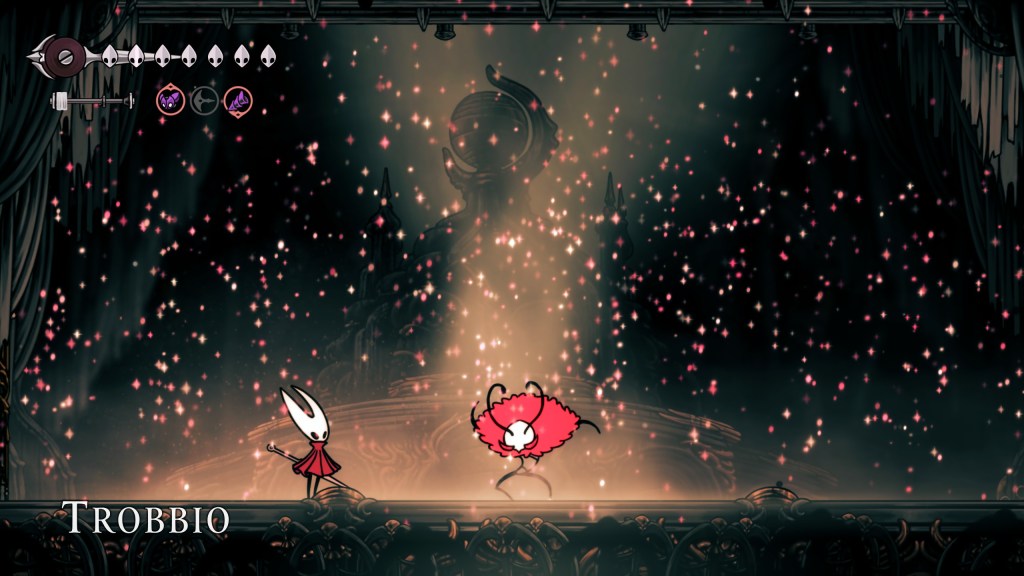Activate the purple spikes tool icon

click(x=238, y=100)
